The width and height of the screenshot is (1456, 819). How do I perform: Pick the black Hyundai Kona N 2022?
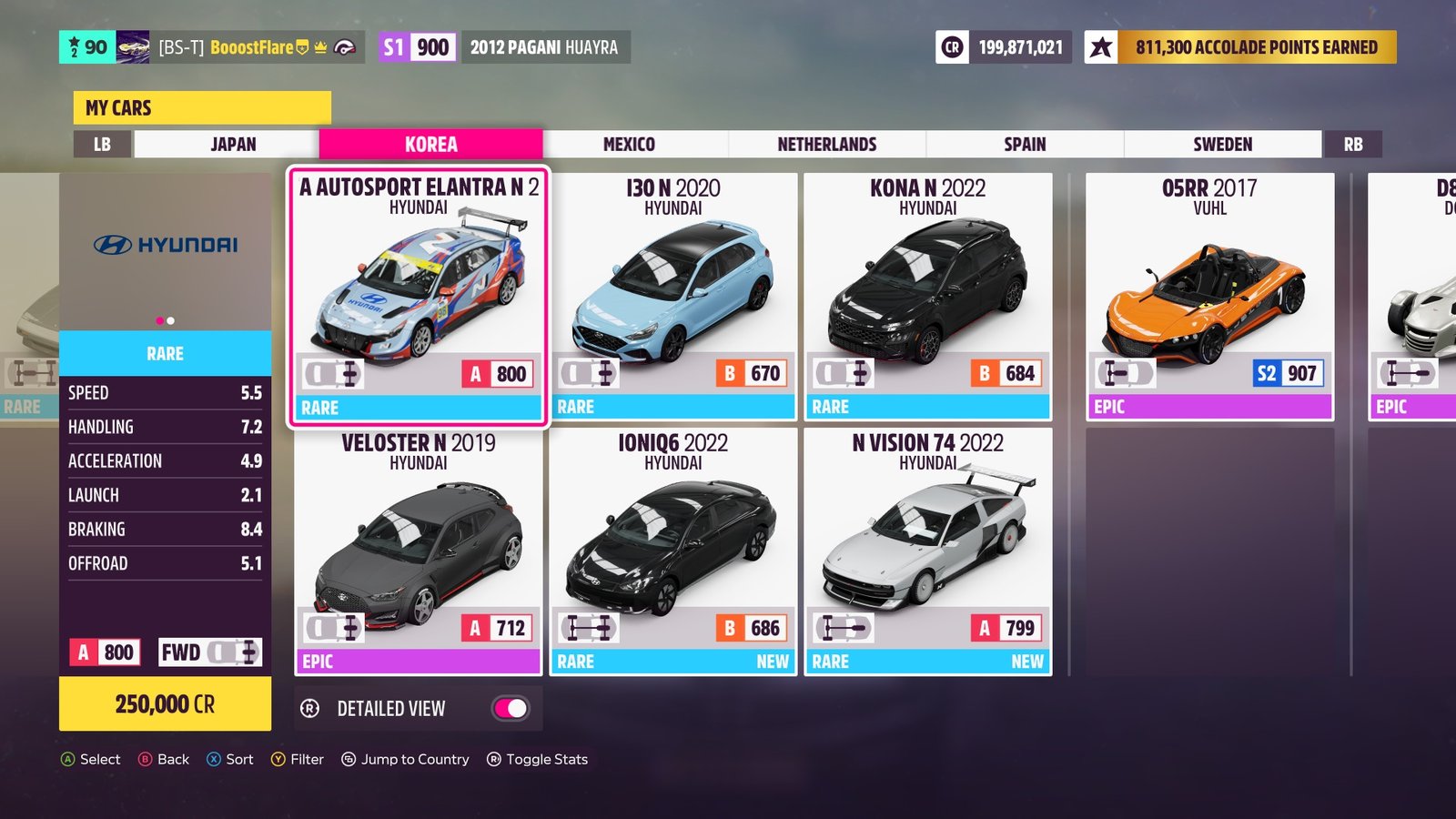pyautogui.click(x=928, y=297)
